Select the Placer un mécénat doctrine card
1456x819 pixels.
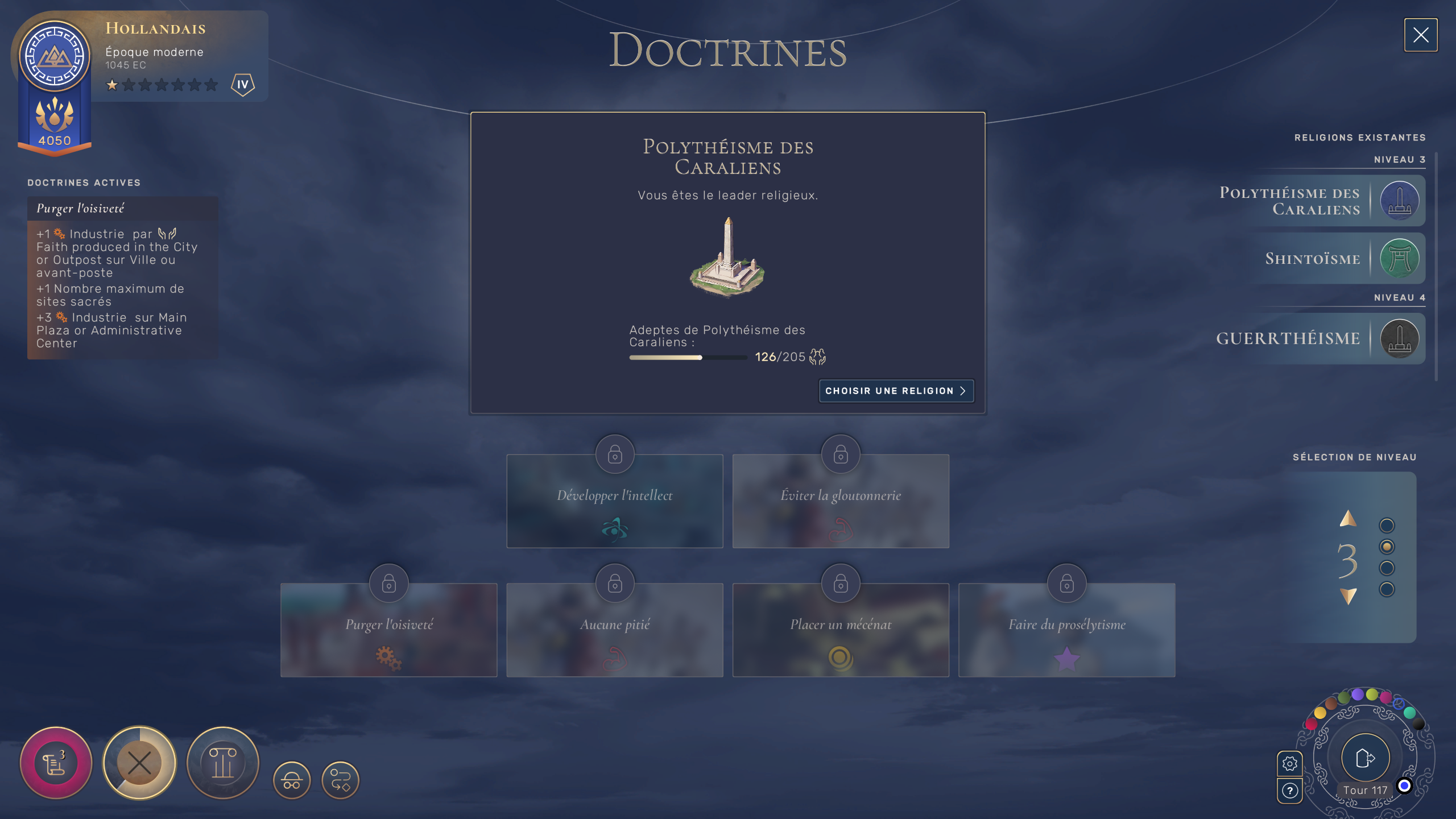(x=841, y=630)
